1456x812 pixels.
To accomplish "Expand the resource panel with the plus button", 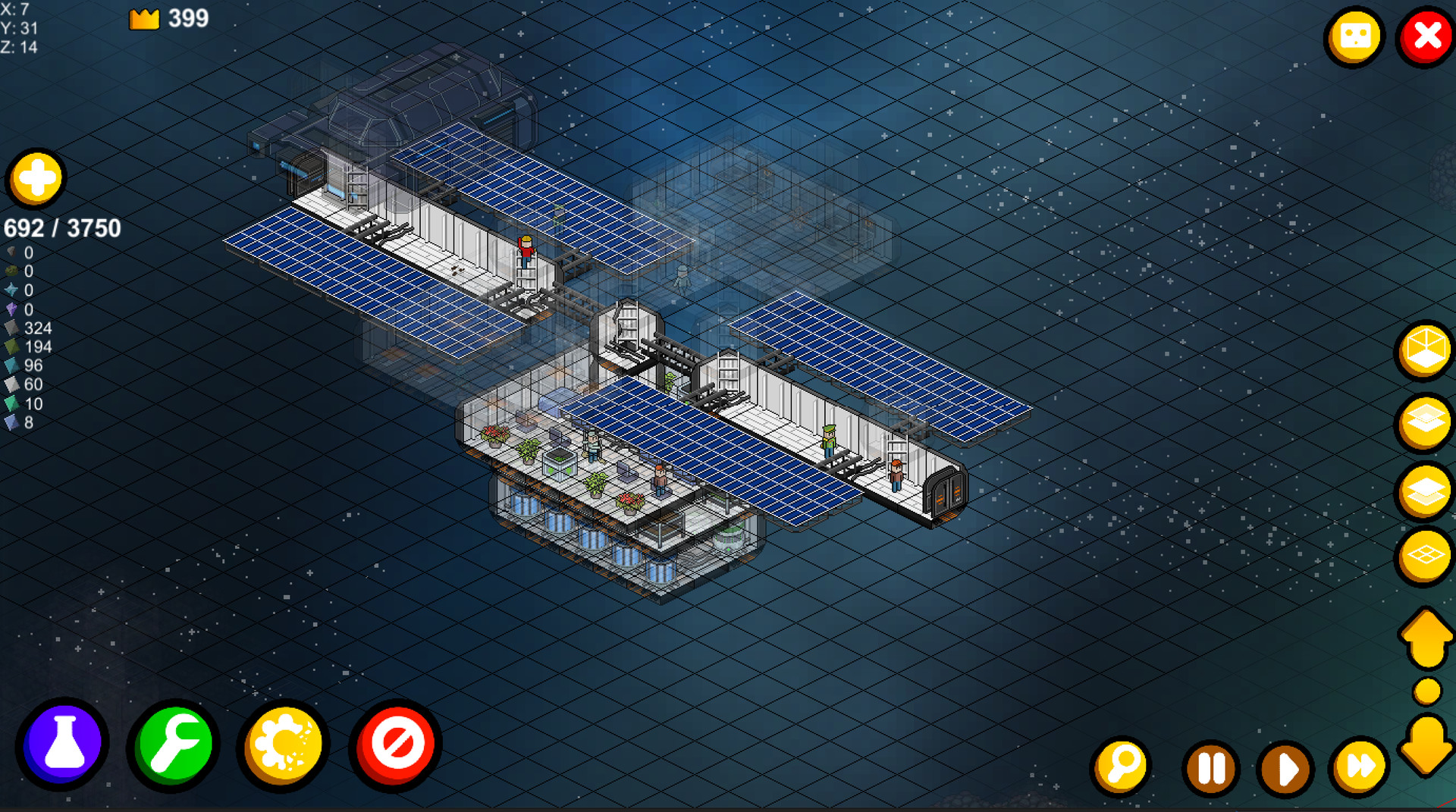I will tap(36, 178).
